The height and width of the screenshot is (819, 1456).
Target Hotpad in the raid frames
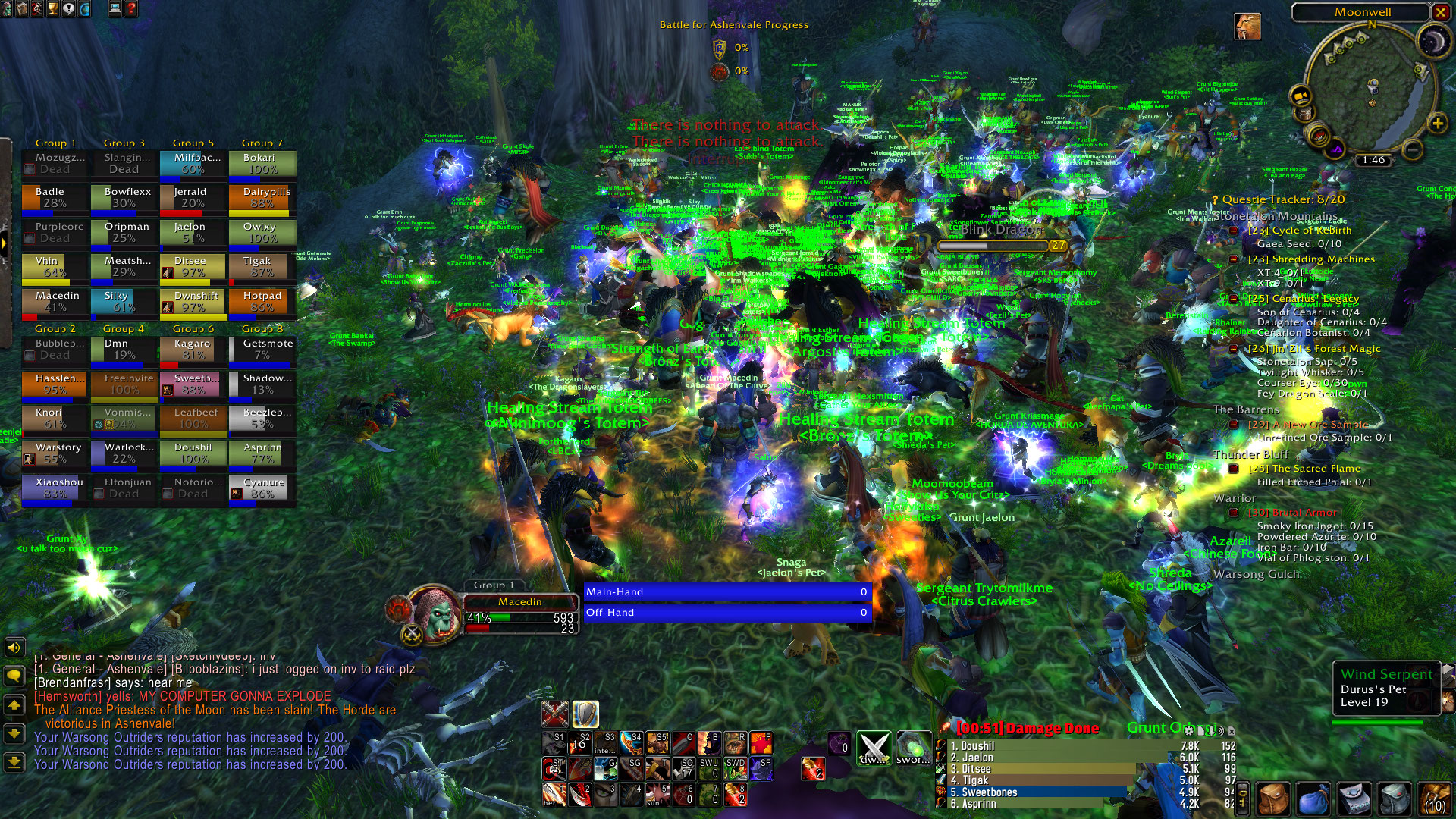point(262,301)
